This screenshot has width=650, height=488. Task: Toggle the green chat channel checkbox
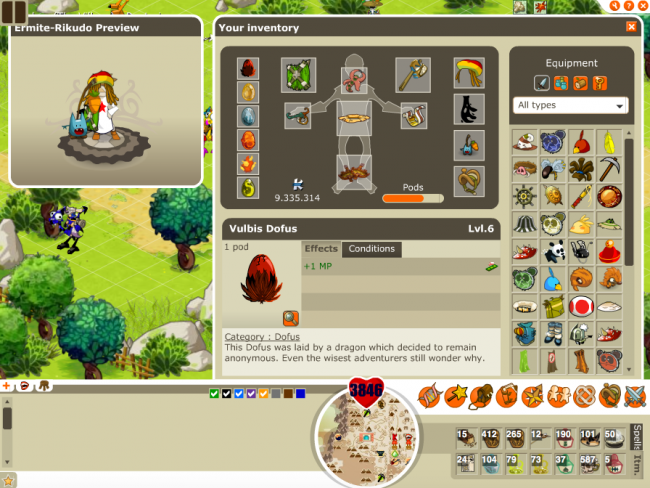click(x=214, y=393)
